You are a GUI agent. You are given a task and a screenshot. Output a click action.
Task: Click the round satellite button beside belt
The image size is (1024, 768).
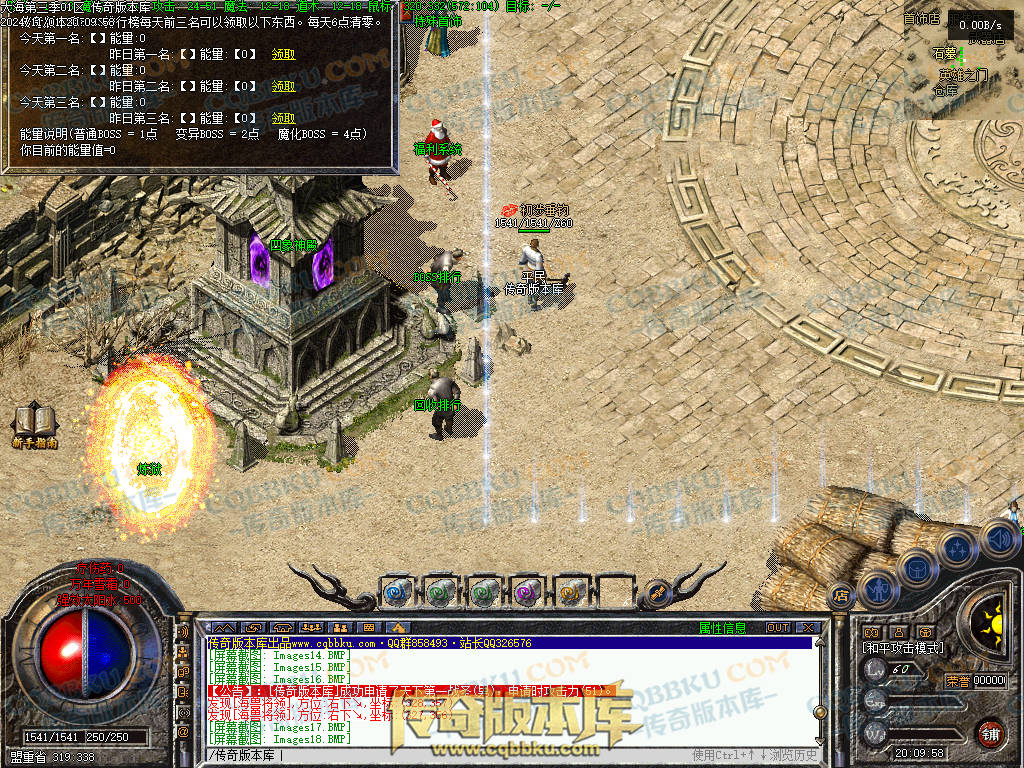657,592
